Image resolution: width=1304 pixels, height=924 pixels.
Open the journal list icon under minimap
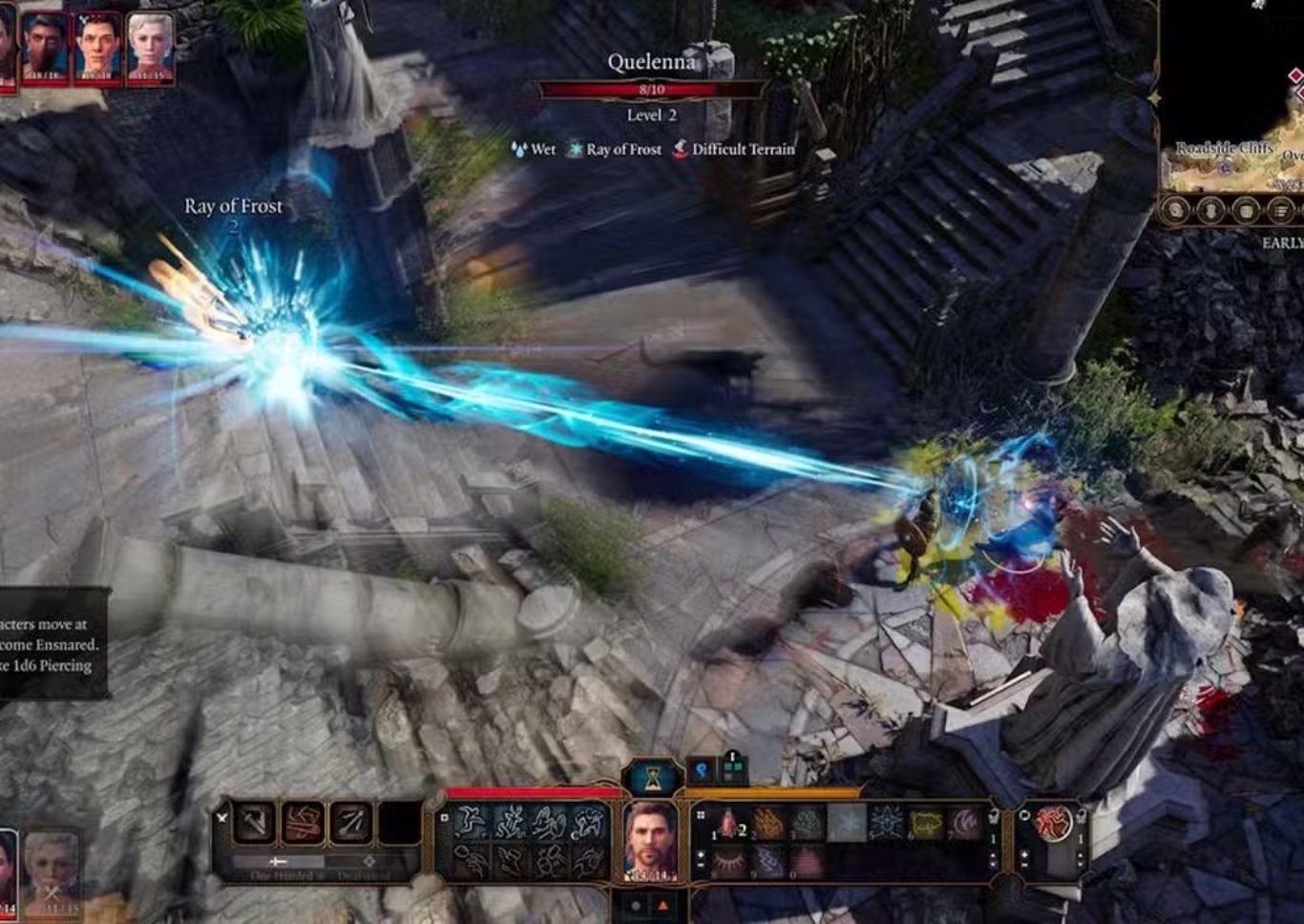pos(1281,210)
